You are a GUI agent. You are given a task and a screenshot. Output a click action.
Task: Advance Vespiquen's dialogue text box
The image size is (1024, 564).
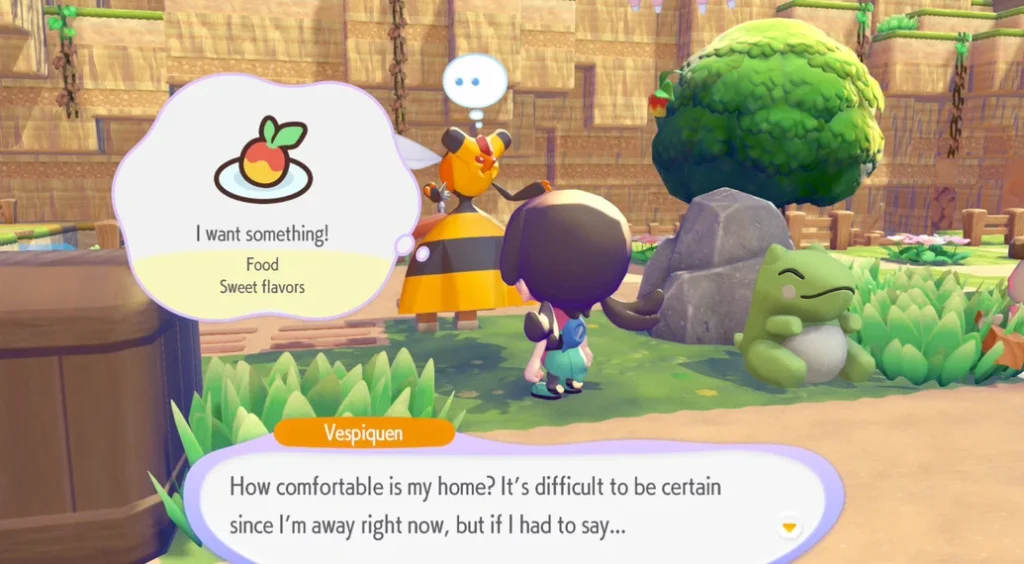(x=500, y=505)
